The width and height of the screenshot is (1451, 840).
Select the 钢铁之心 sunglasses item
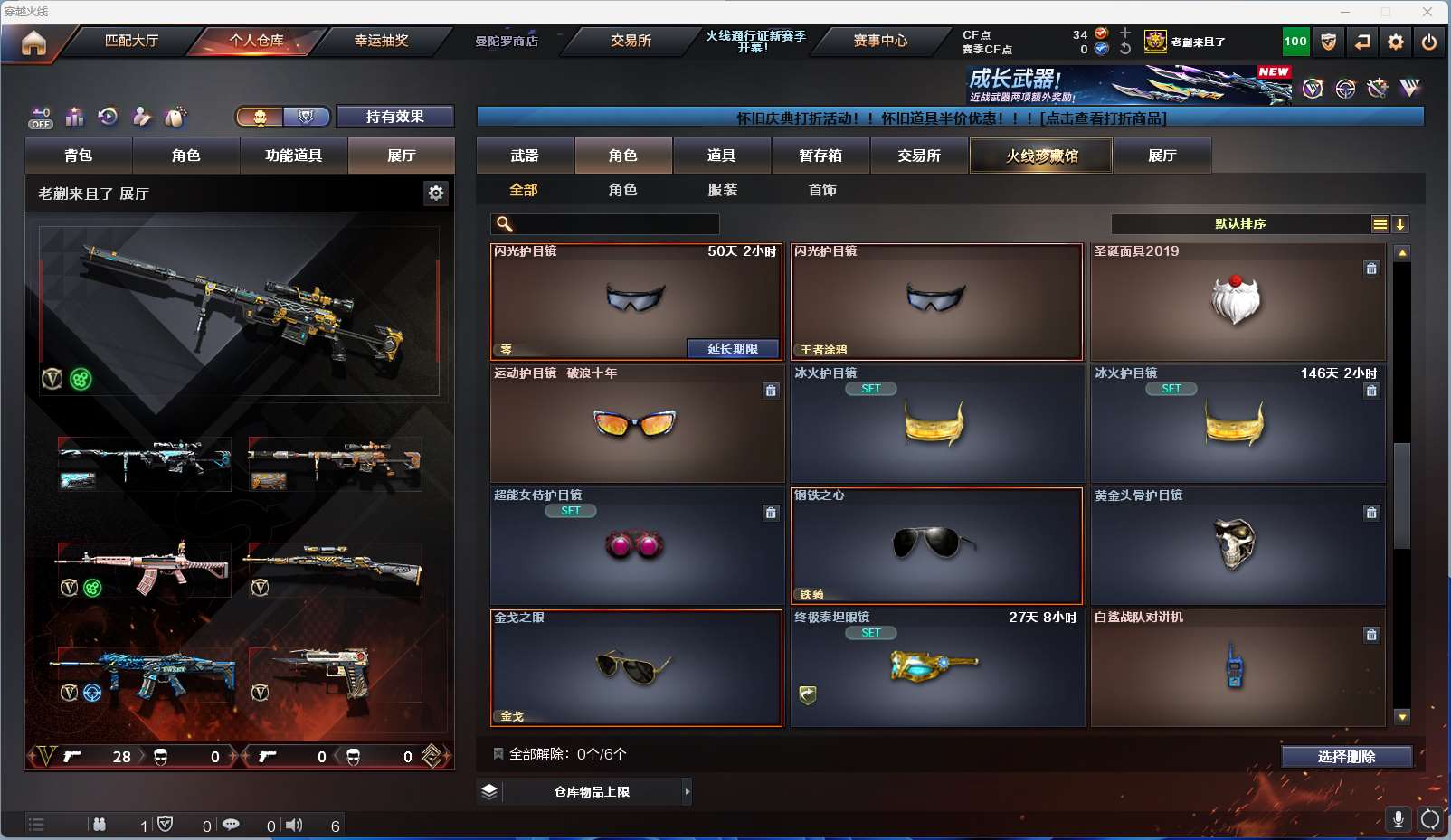point(936,546)
